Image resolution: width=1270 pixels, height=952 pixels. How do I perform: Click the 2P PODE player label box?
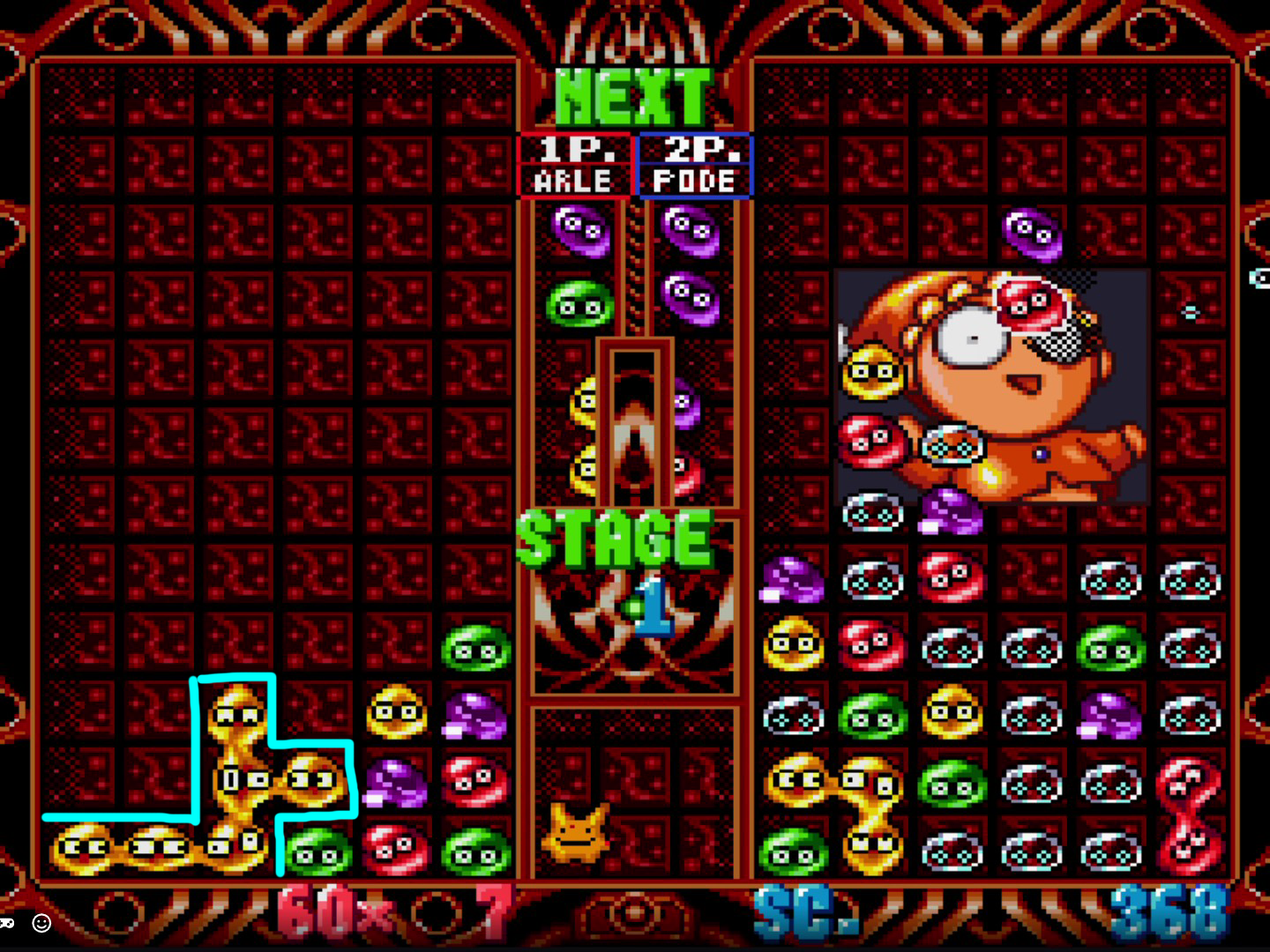[694, 165]
